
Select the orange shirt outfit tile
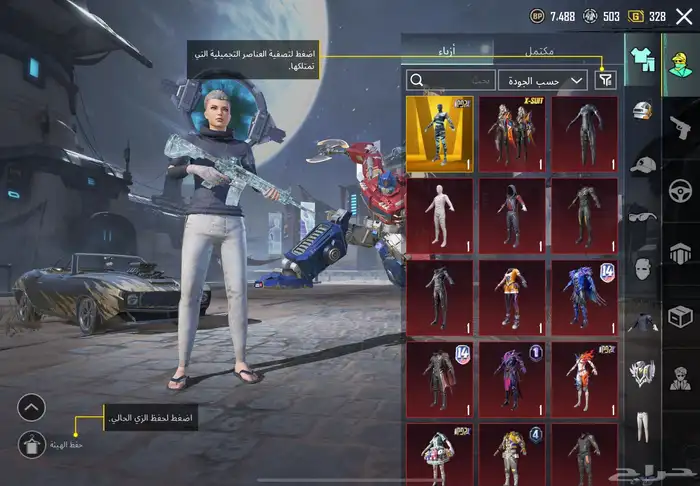click(512, 297)
